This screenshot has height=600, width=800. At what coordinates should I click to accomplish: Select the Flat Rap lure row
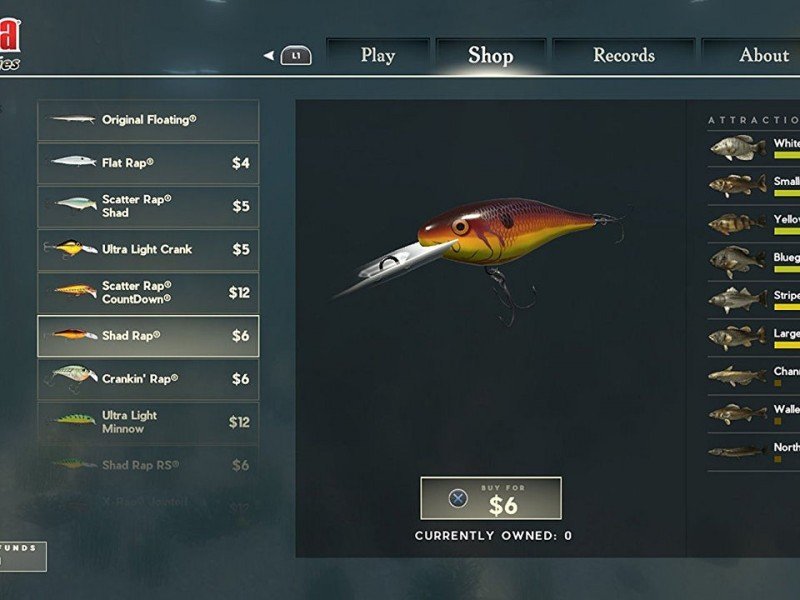[x=148, y=163]
